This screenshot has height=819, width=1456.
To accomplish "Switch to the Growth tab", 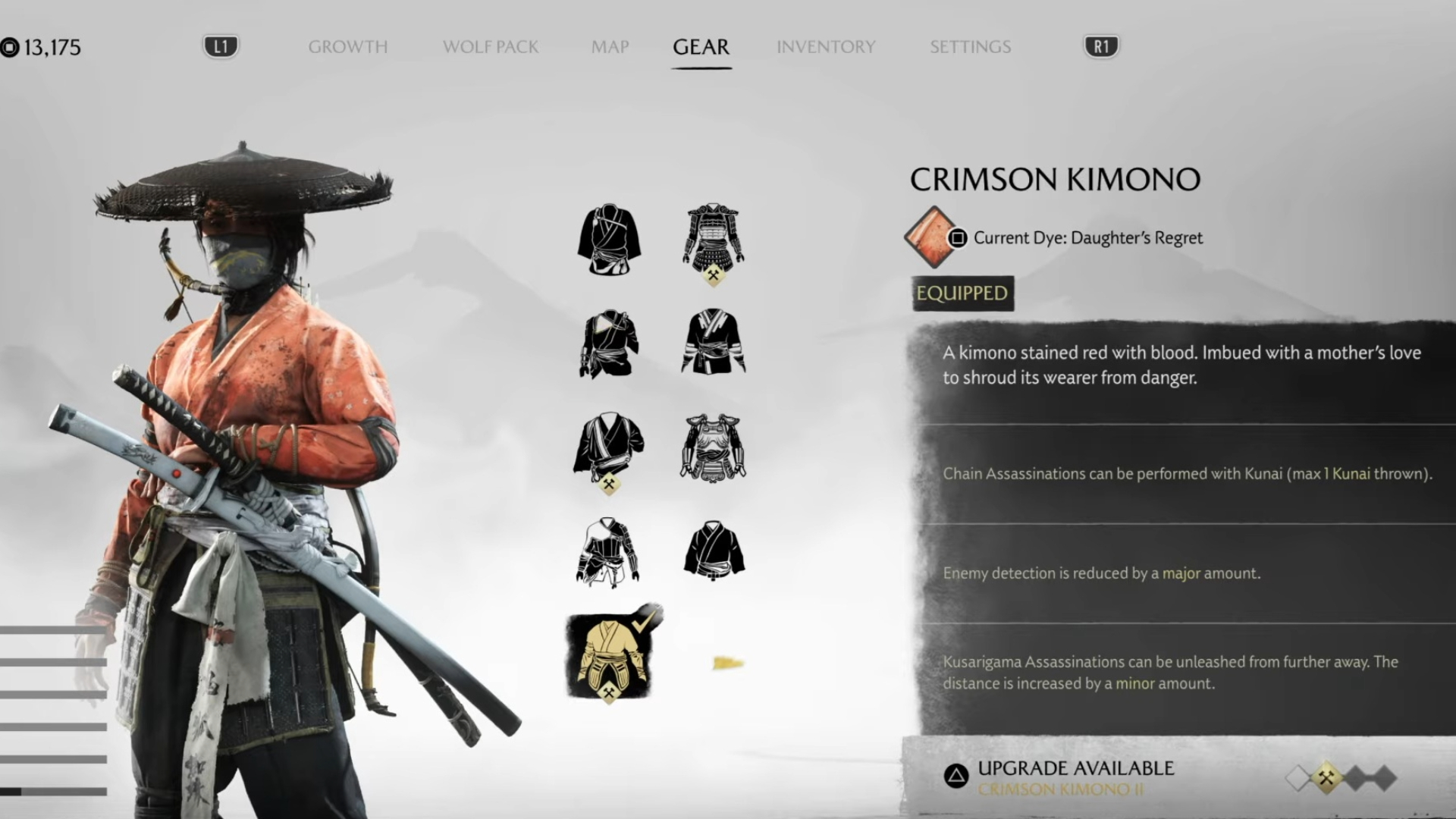I will coord(347,47).
